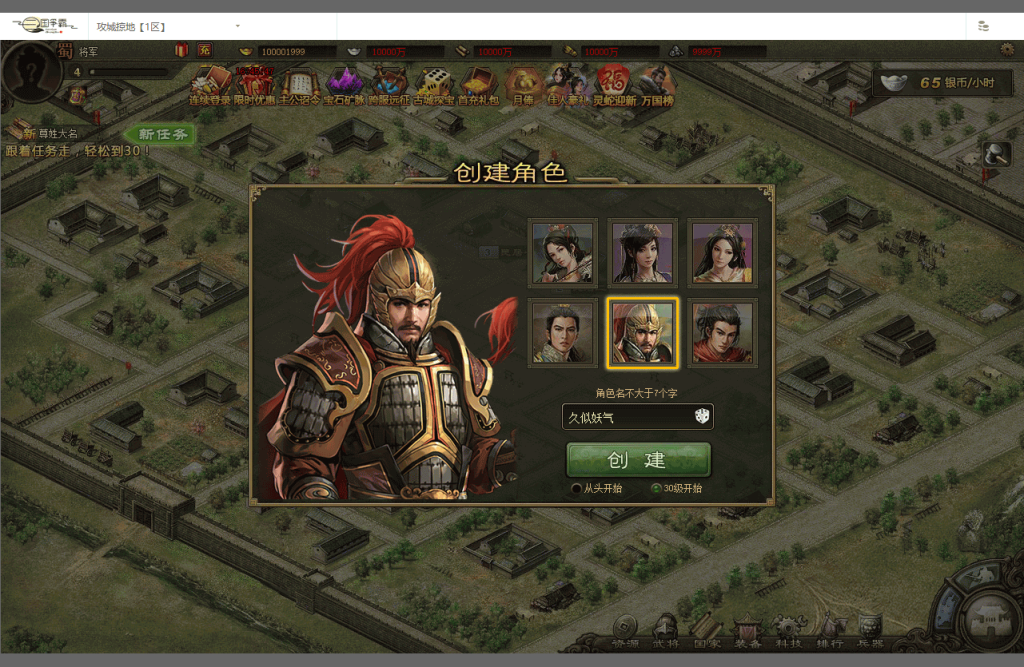Viewport: 1024px width, 667px height.
Task: Roll the dice for a random name
Action: pyautogui.click(x=702, y=417)
